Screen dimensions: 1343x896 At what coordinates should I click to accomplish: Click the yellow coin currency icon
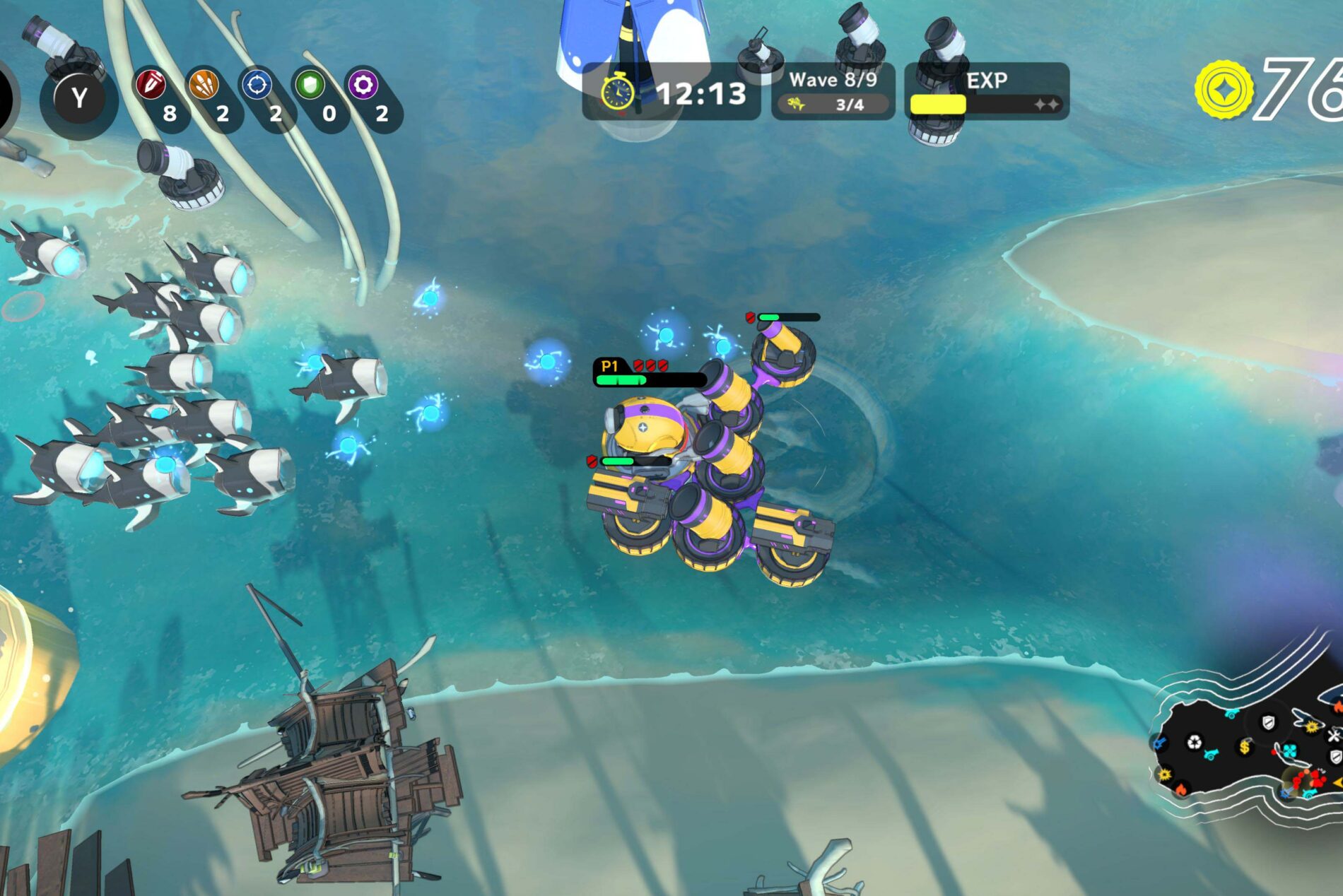pos(1224,90)
